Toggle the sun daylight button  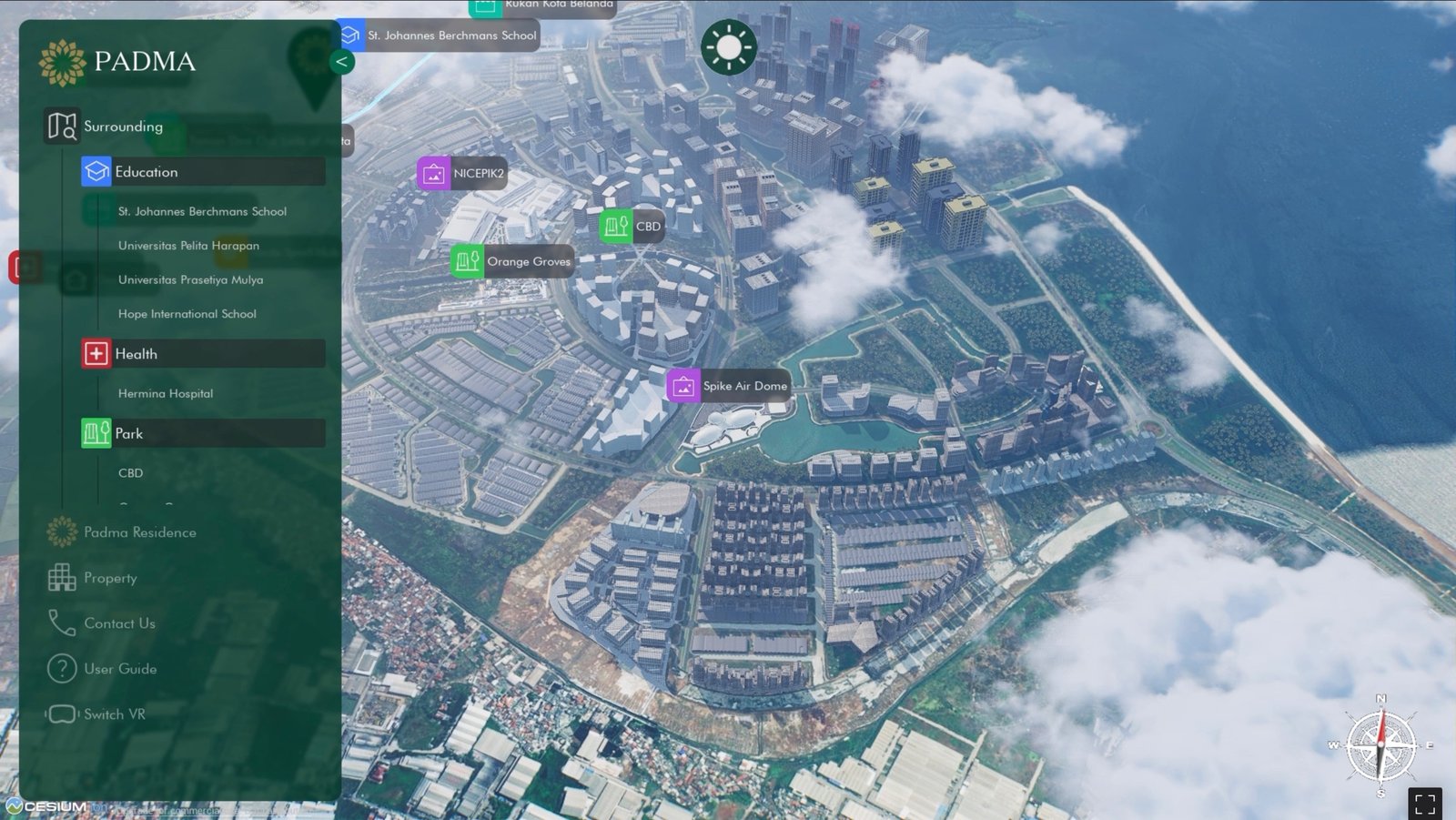(728, 47)
